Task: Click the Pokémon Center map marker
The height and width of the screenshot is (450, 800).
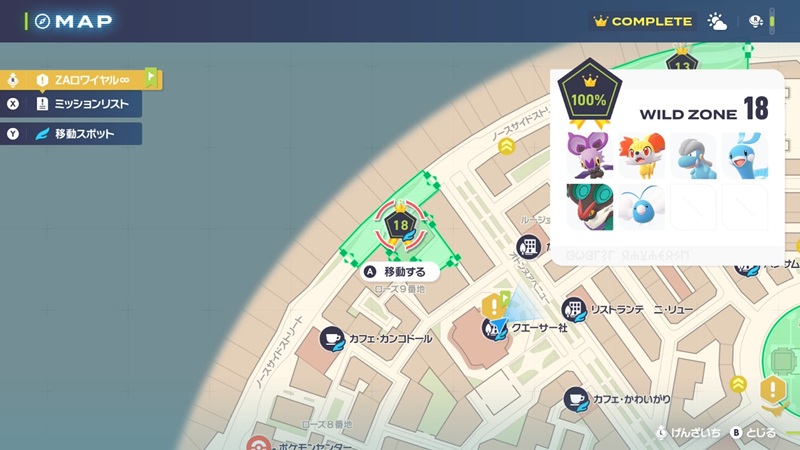Action: click(x=259, y=444)
